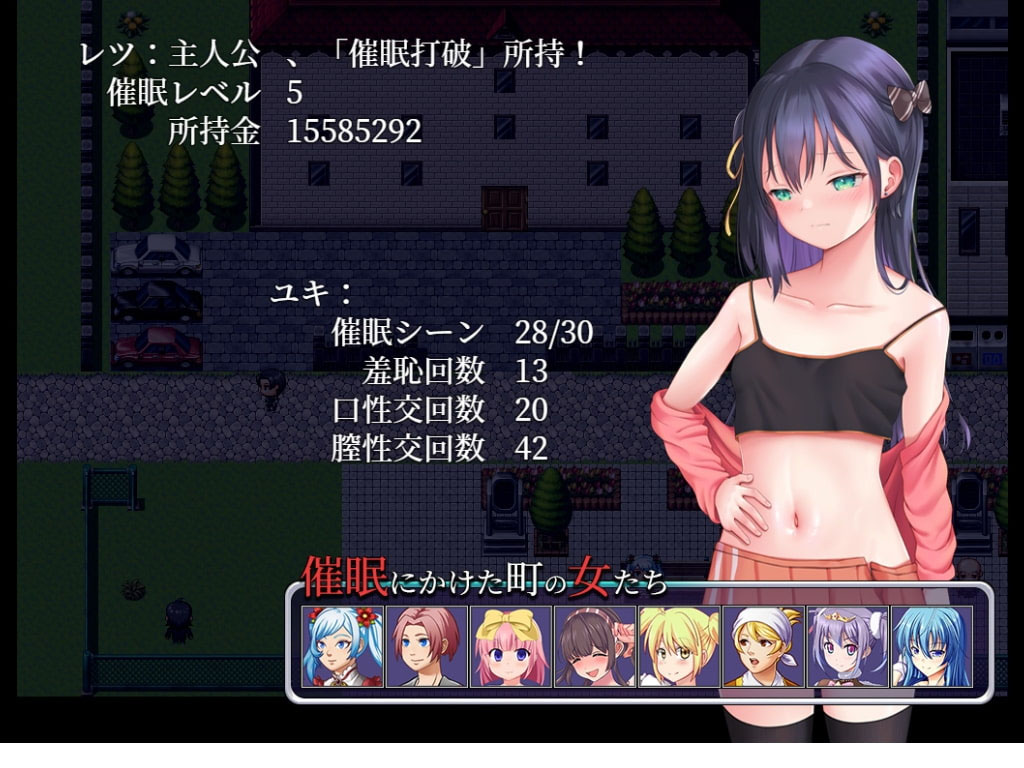Select the portrait with red flower hair ornaments

point(342,646)
